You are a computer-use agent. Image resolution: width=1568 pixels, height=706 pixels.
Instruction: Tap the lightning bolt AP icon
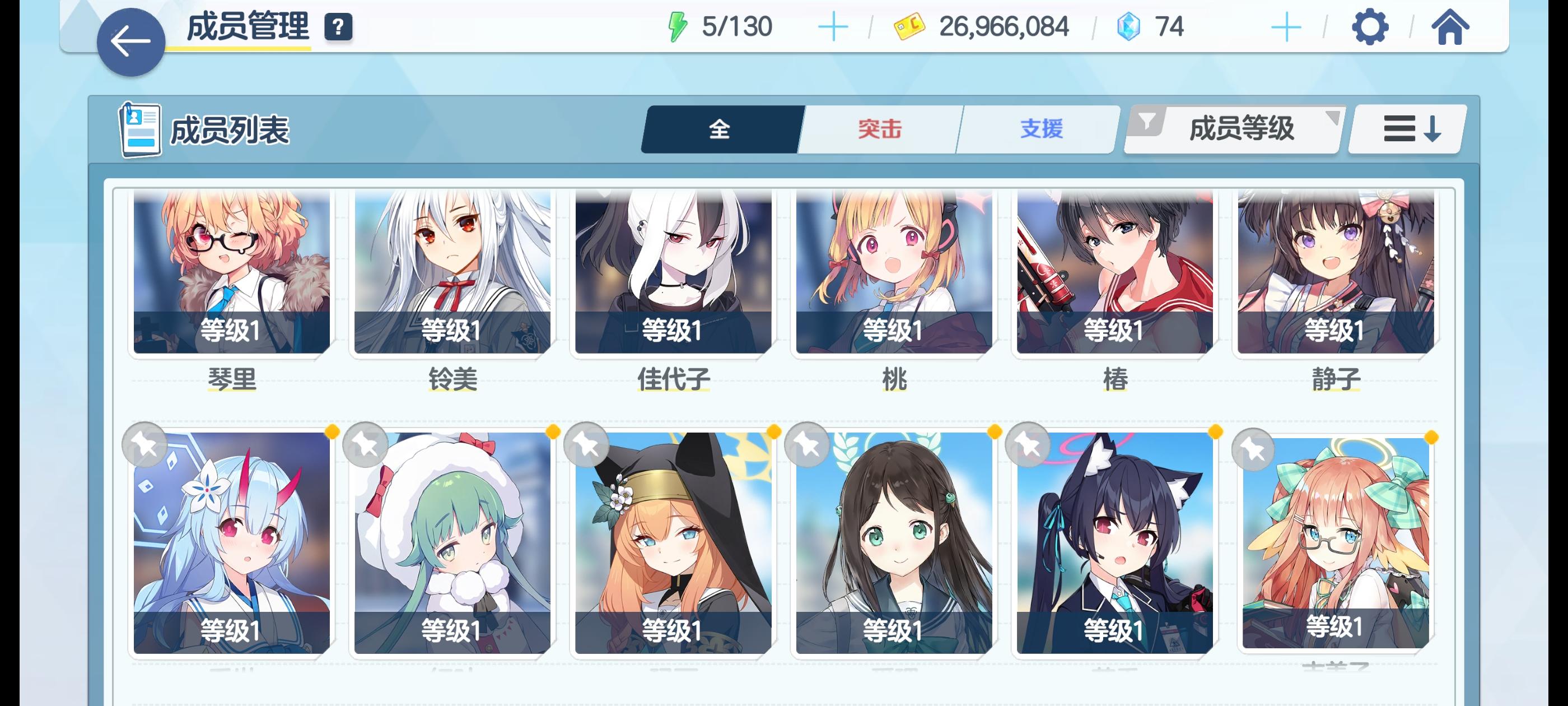[x=678, y=26]
